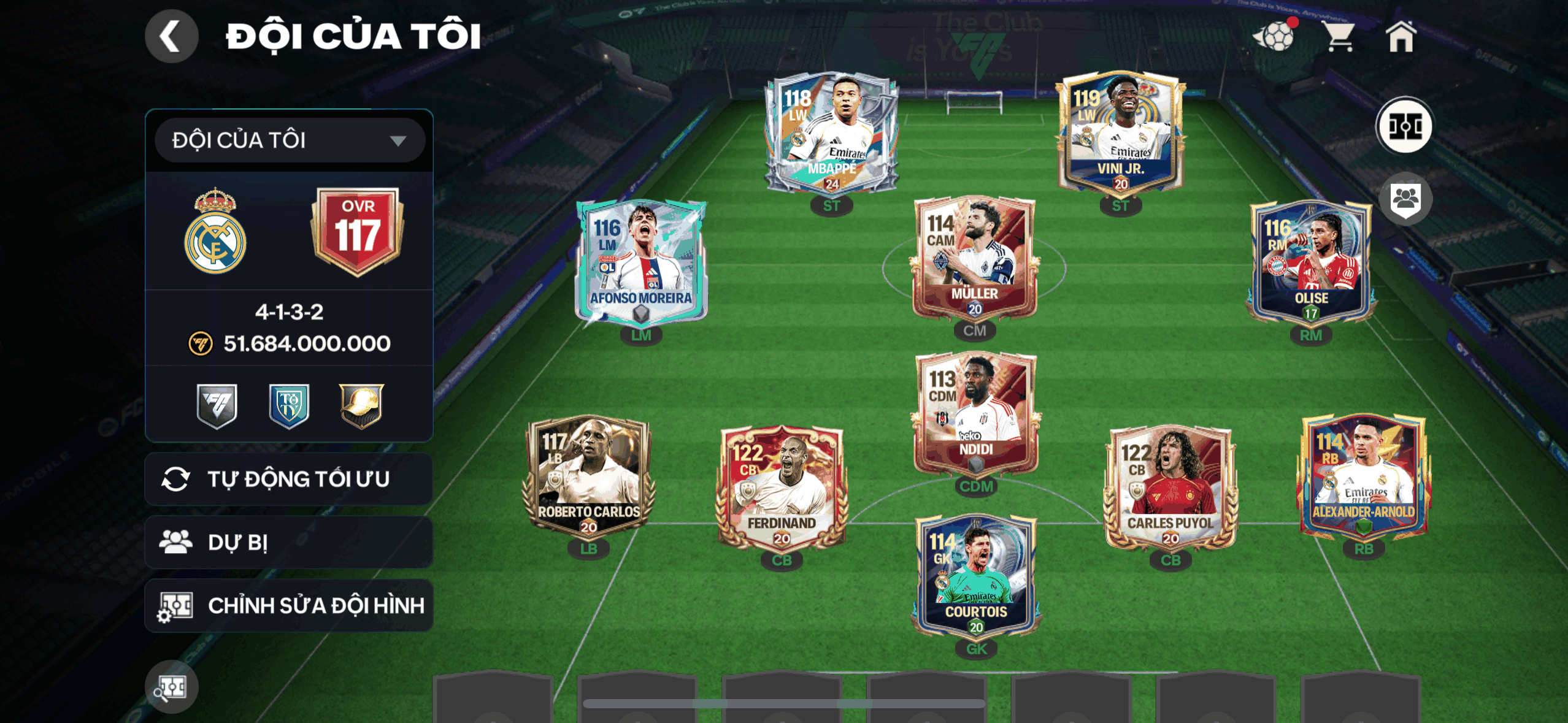The width and height of the screenshot is (1568, 723).
Task: Select the Olise RM card
Action: click(1310, 262)
